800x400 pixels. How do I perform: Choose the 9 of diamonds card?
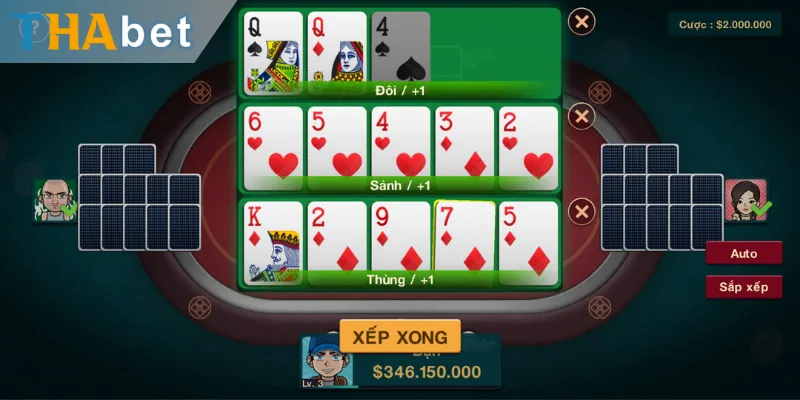(x=400, y=238)
